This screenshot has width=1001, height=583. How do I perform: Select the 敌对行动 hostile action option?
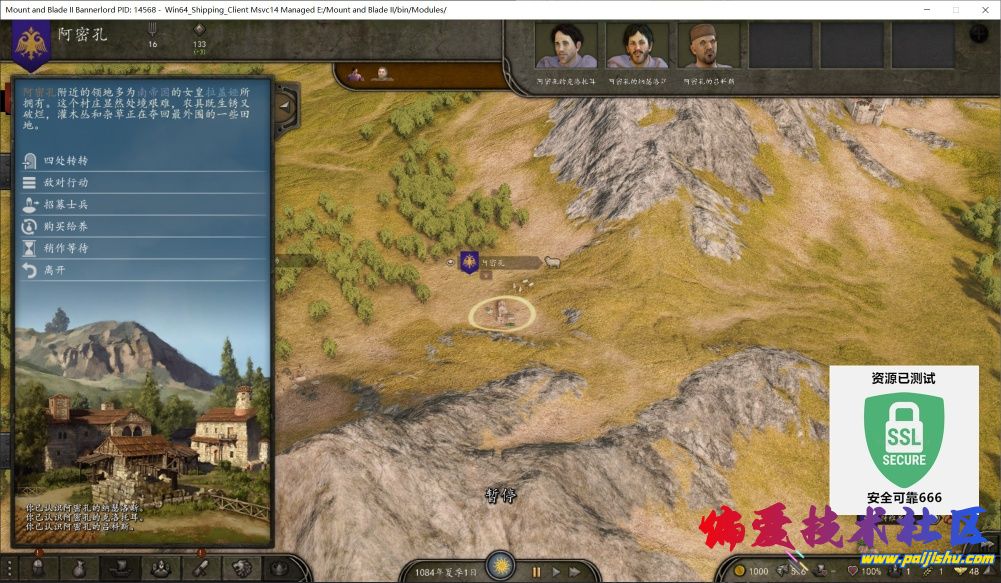coord(66,183)
